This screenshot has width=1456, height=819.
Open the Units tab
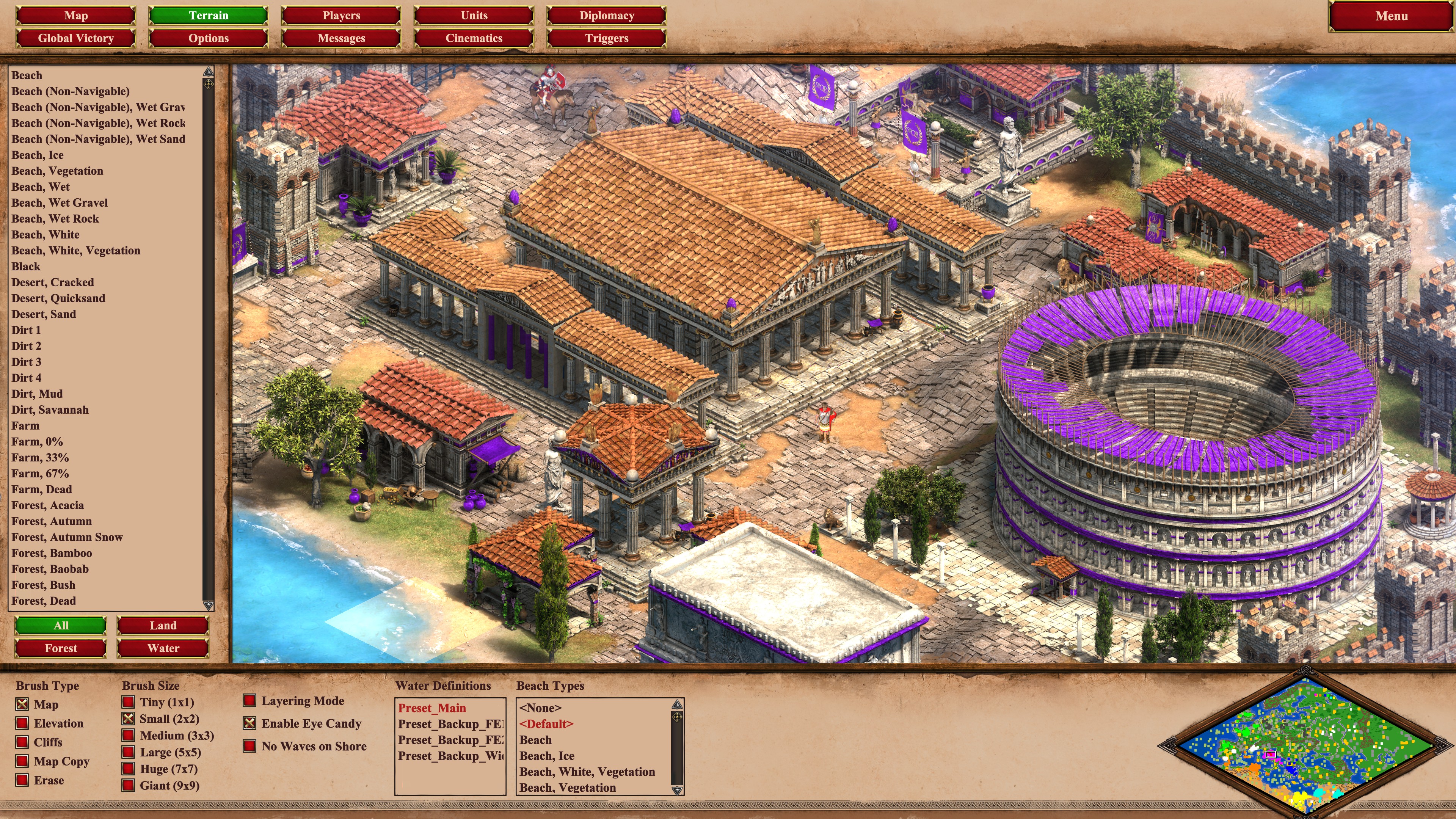(x=474, y=16)
